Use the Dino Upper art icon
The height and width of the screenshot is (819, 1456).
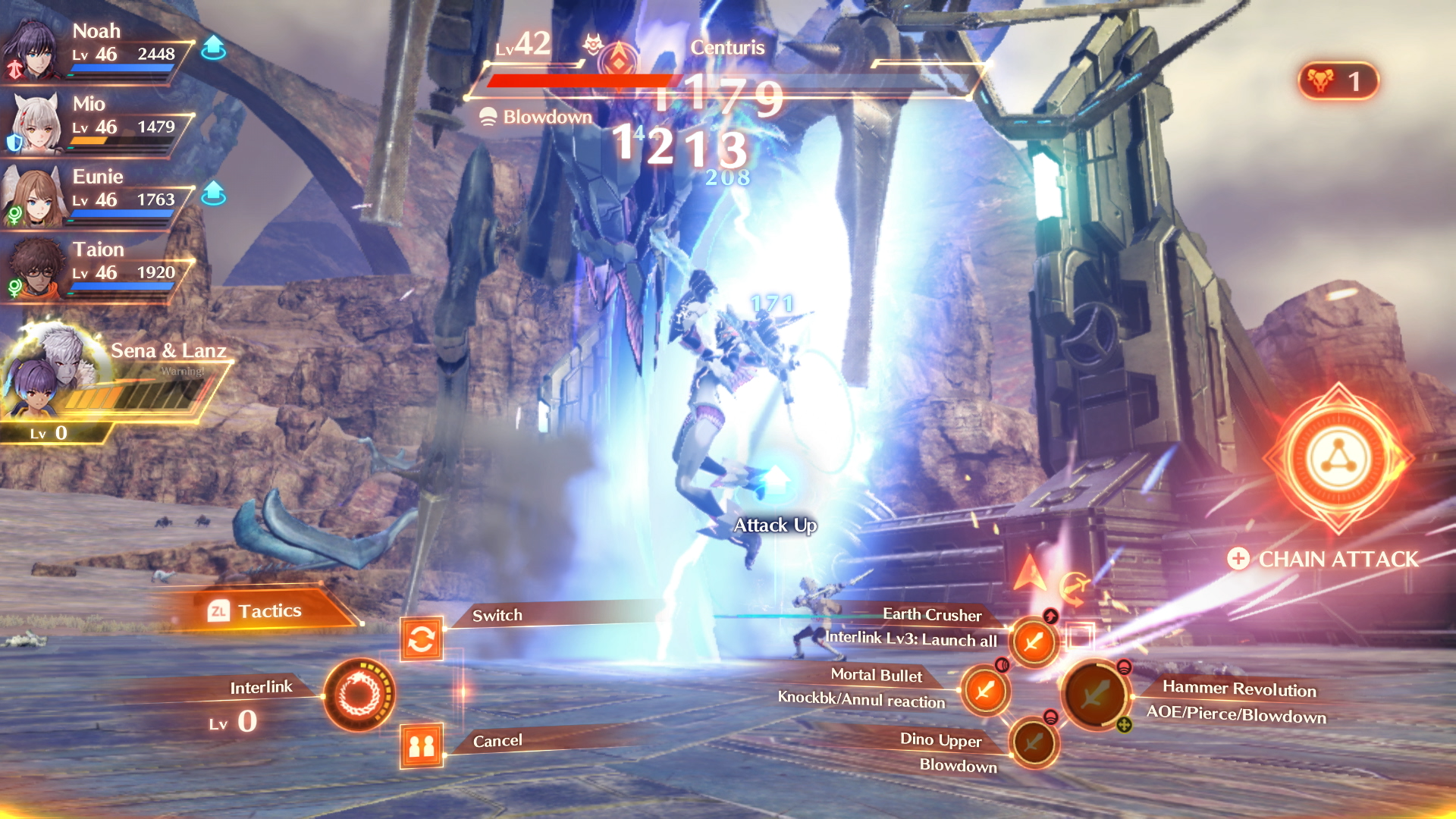[x=1033, y=743]
